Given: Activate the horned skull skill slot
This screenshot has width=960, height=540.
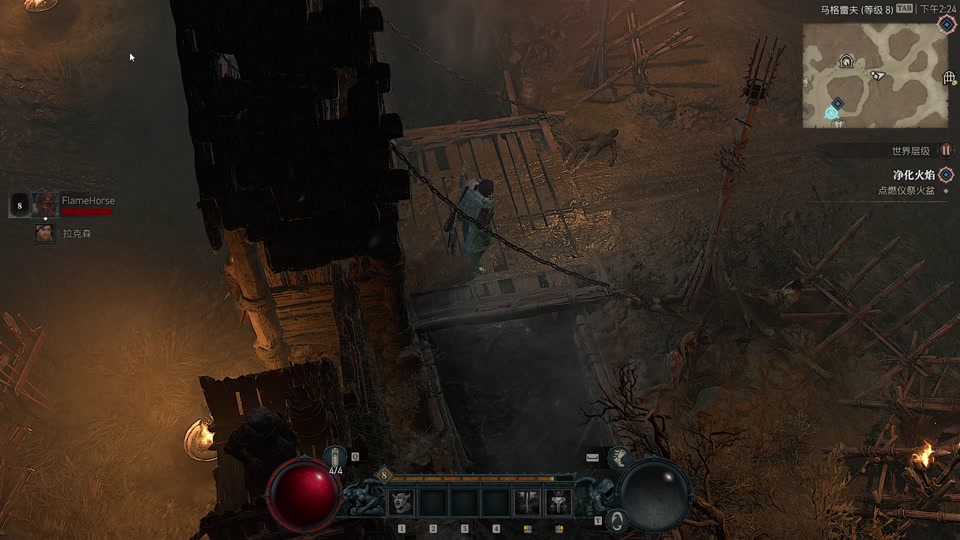Looking at the screenshot, I should (x=400, y=502).
